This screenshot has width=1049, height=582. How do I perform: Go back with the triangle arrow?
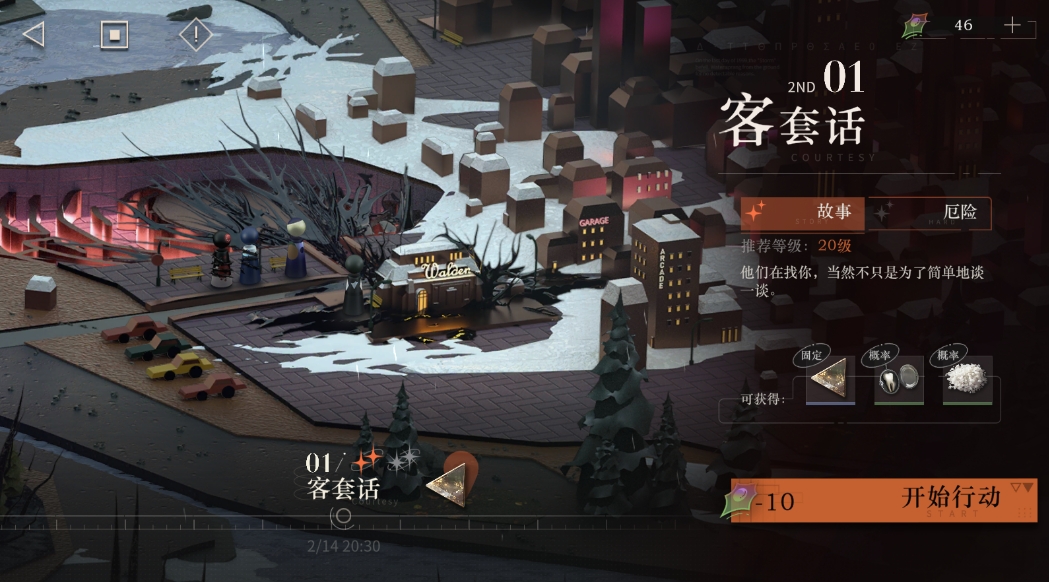coord(33,34)
